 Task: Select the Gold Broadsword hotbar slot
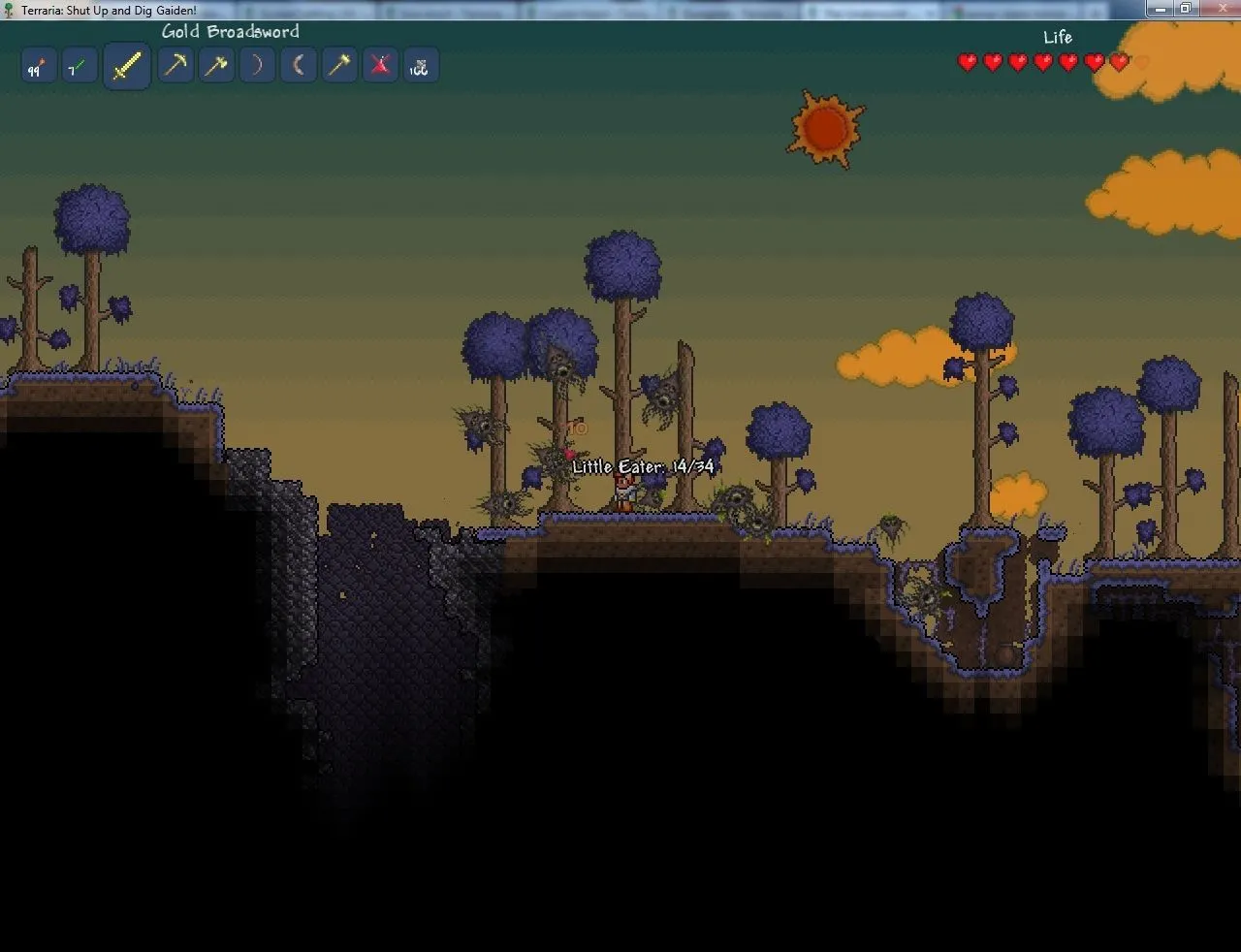126,66
